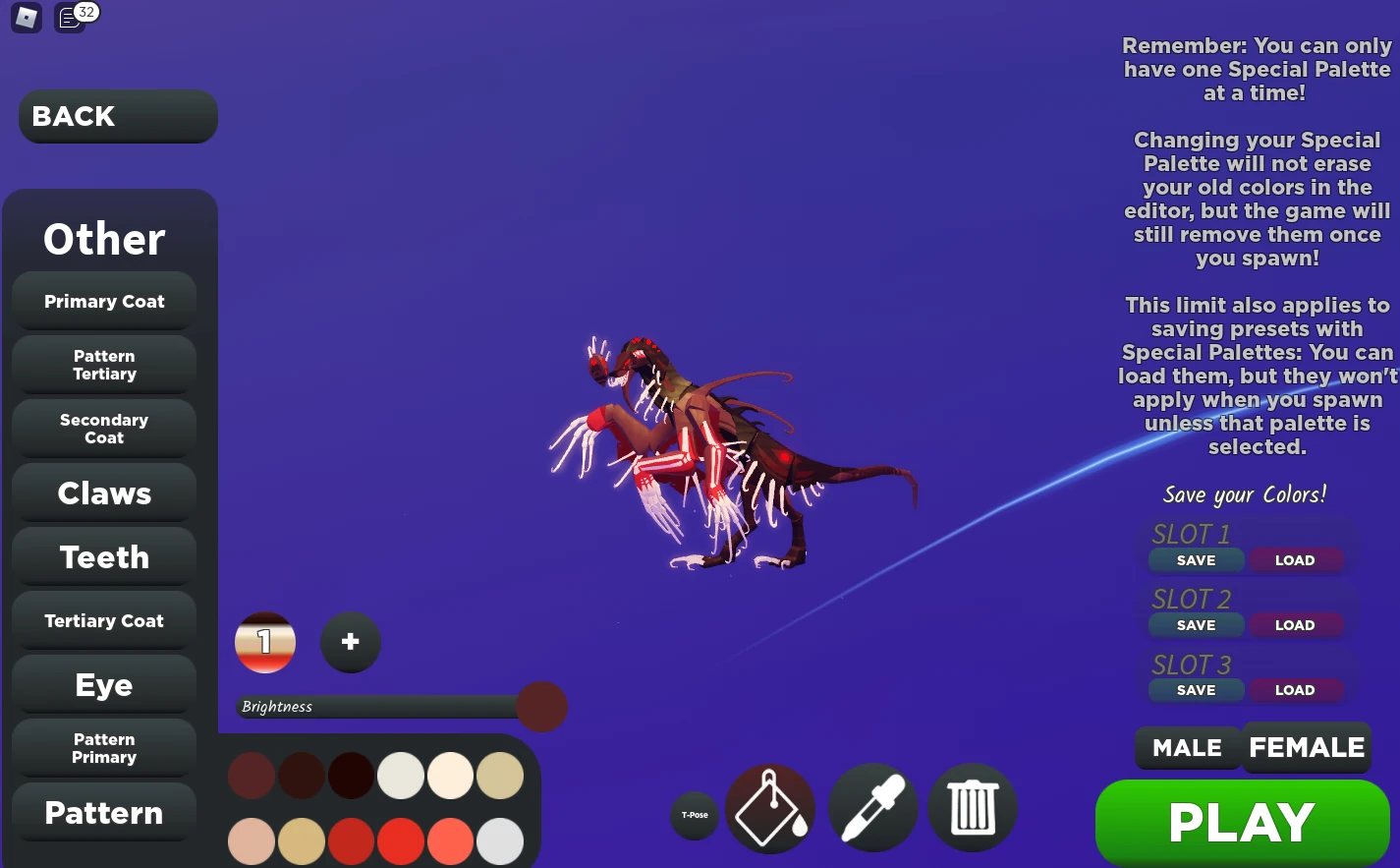Screen dimensions: 1400x868
Task: Expand the Teeth color options
Action: click(103, 556)
